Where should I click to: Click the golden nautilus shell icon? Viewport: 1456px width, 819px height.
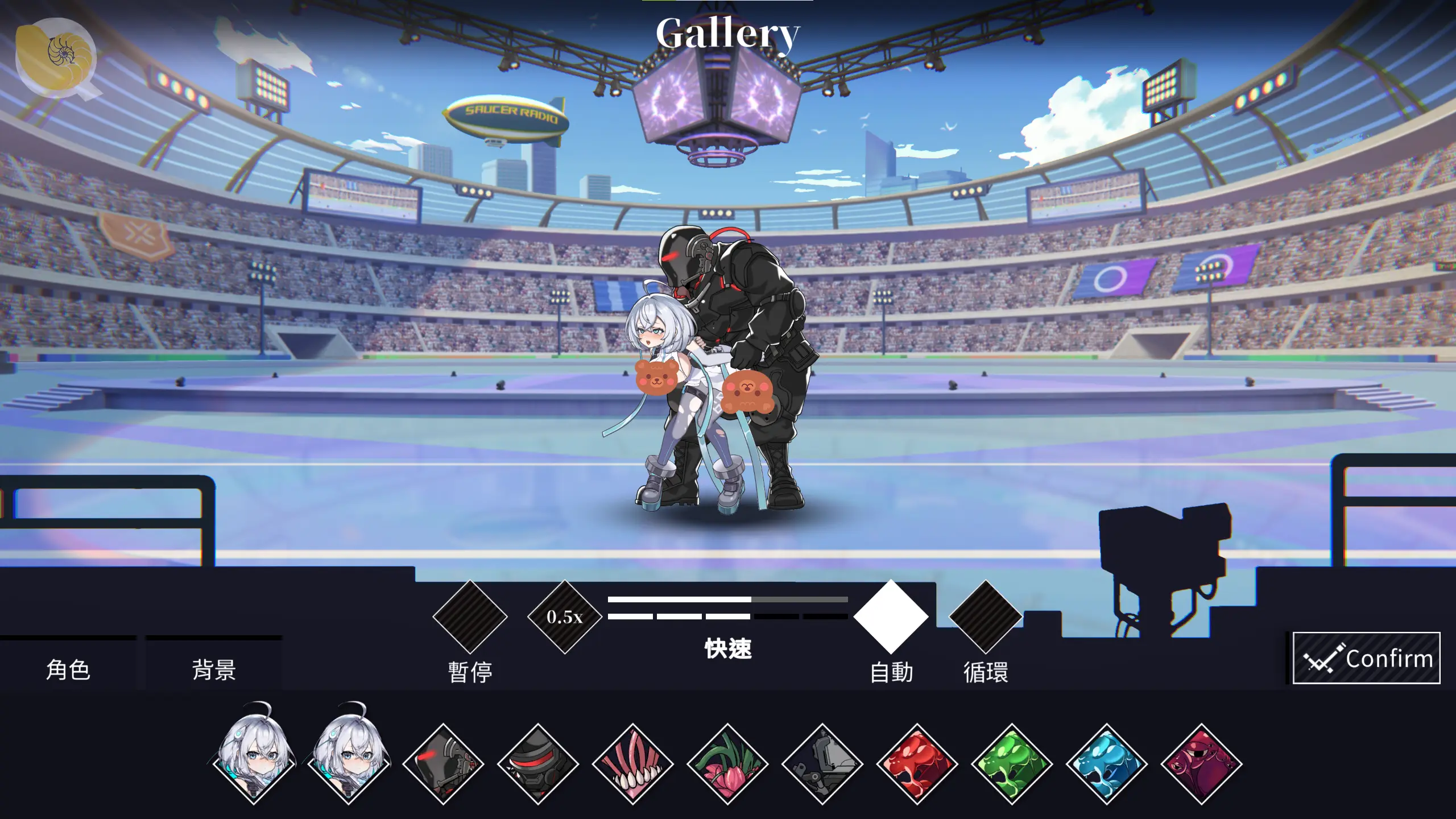55,57
